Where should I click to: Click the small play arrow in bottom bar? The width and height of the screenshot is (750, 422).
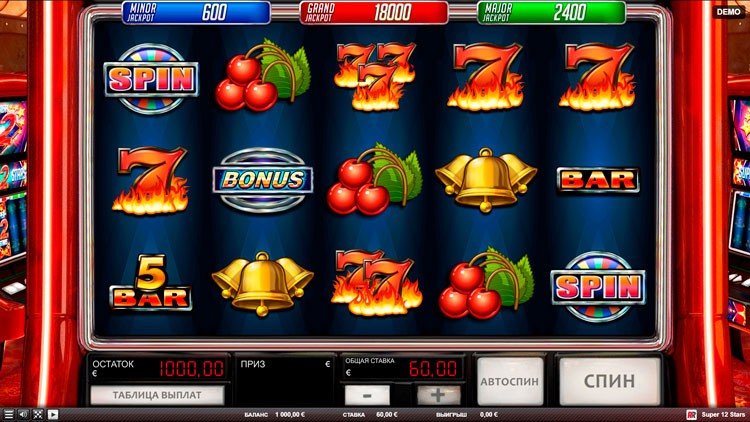53,414
